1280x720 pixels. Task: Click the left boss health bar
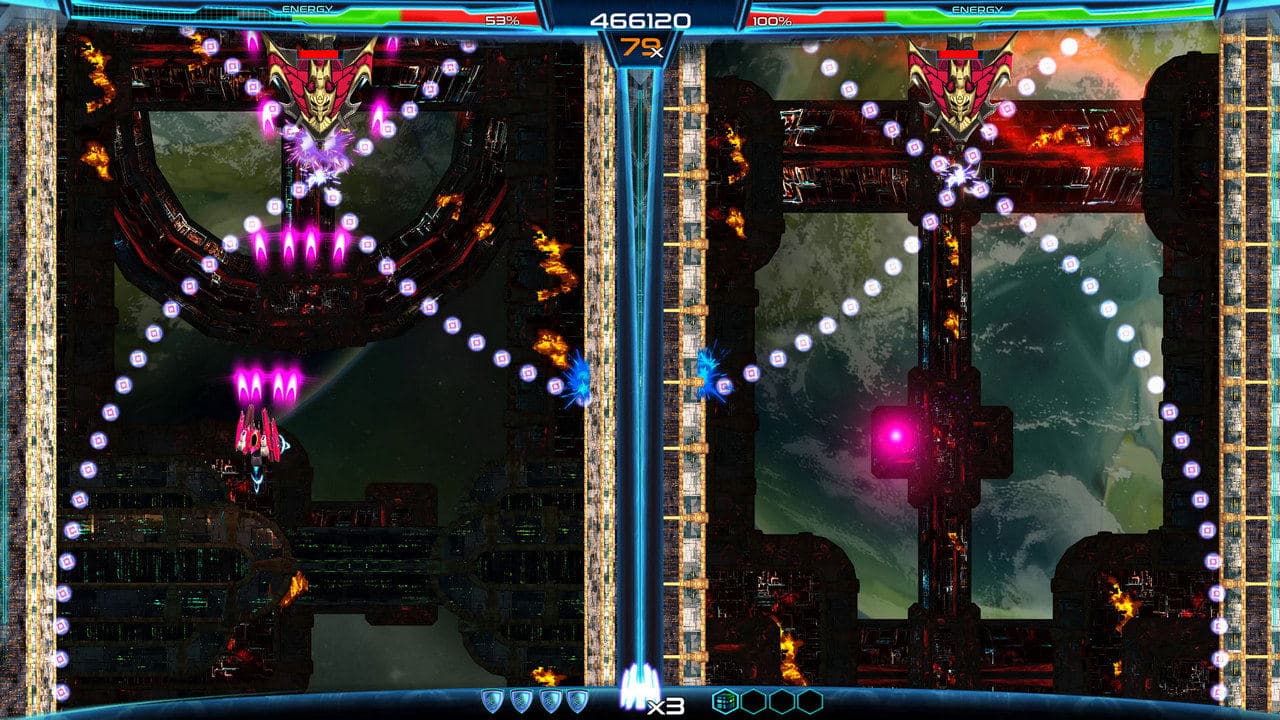(320, 55)
